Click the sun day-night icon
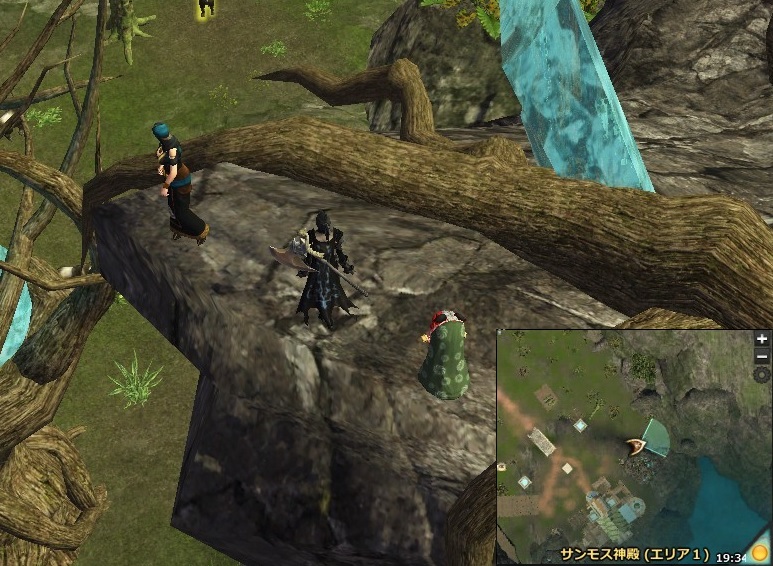773x566 pixels. click(760, 553)
